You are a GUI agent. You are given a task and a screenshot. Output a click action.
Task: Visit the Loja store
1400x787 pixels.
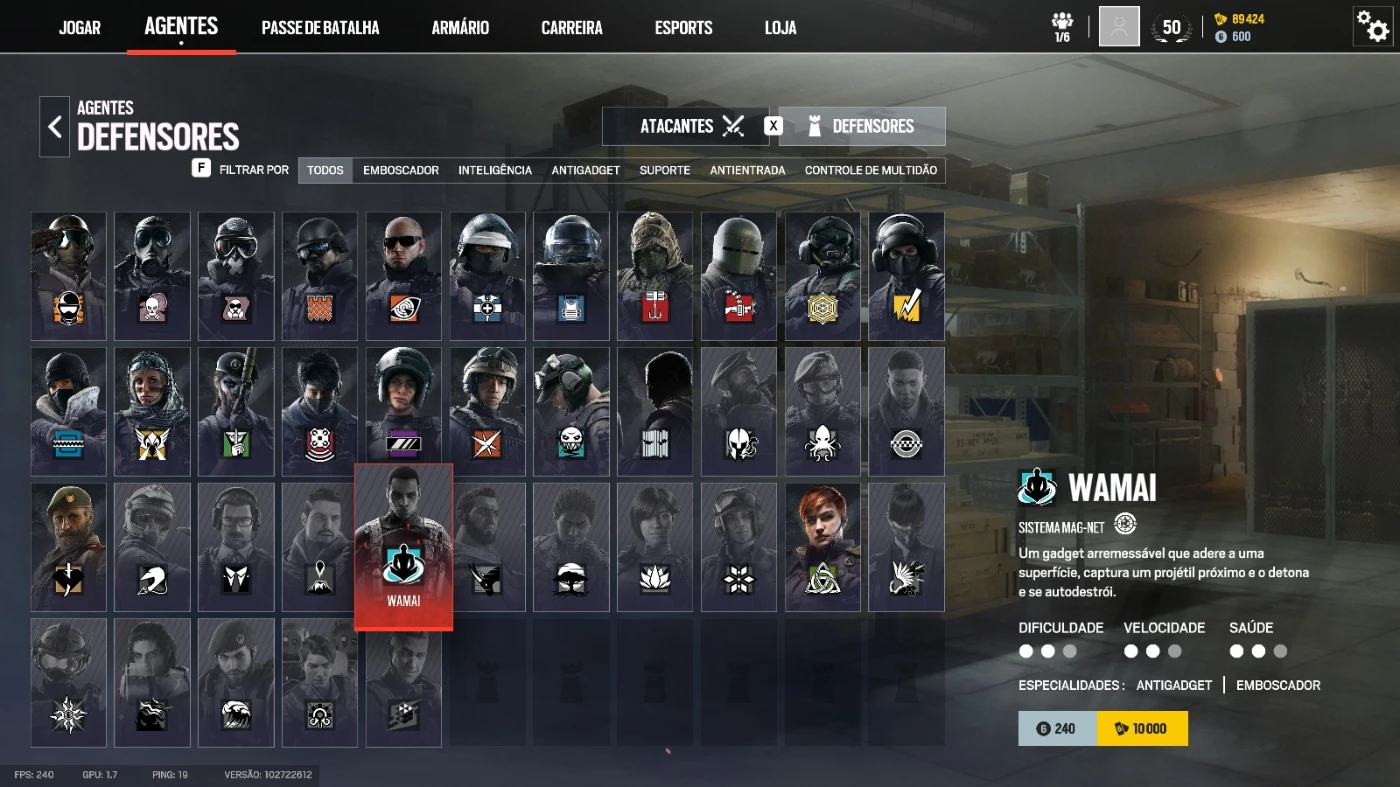(x=780, y=28)
